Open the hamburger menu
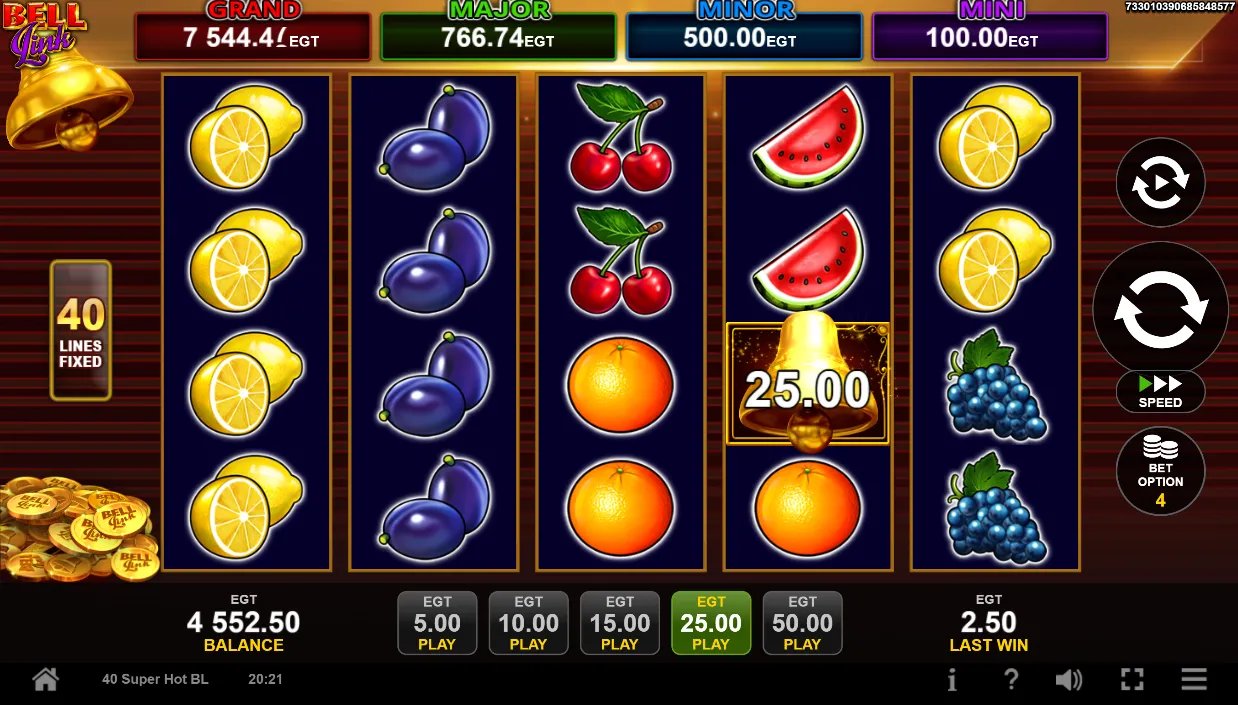Image resolution: width=1238 pixels, height=705 pixels. point(1194,680)
